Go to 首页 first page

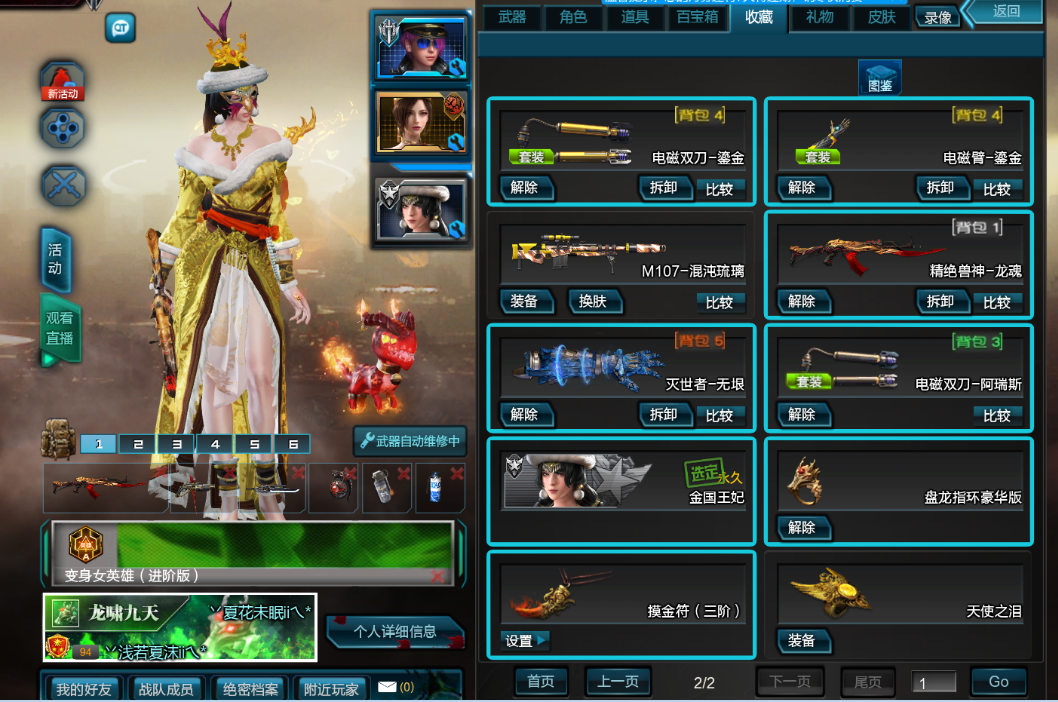541,681
